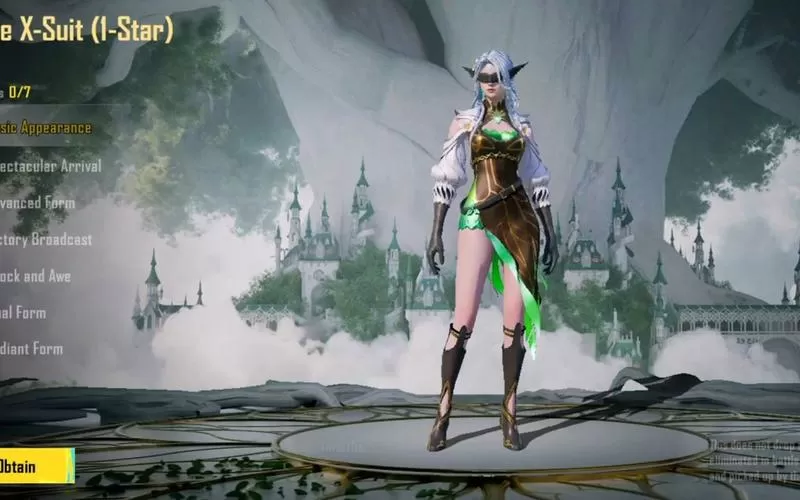800x500 pixels.
Task: Choose the Advanced Form option
Action: [x=38, y=203]
